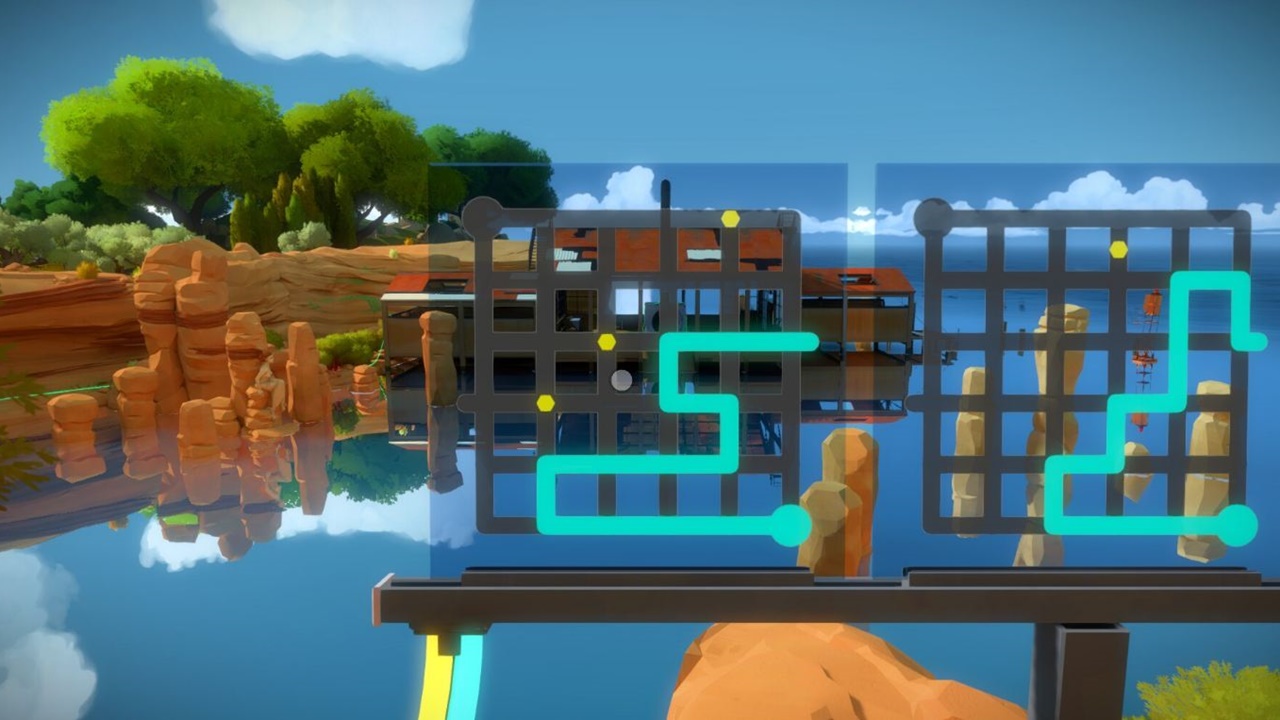Click the cyan start circle of the left panel's line
Screen dimensions: 1280x720
pyautogui.click(x=790, y=525)
